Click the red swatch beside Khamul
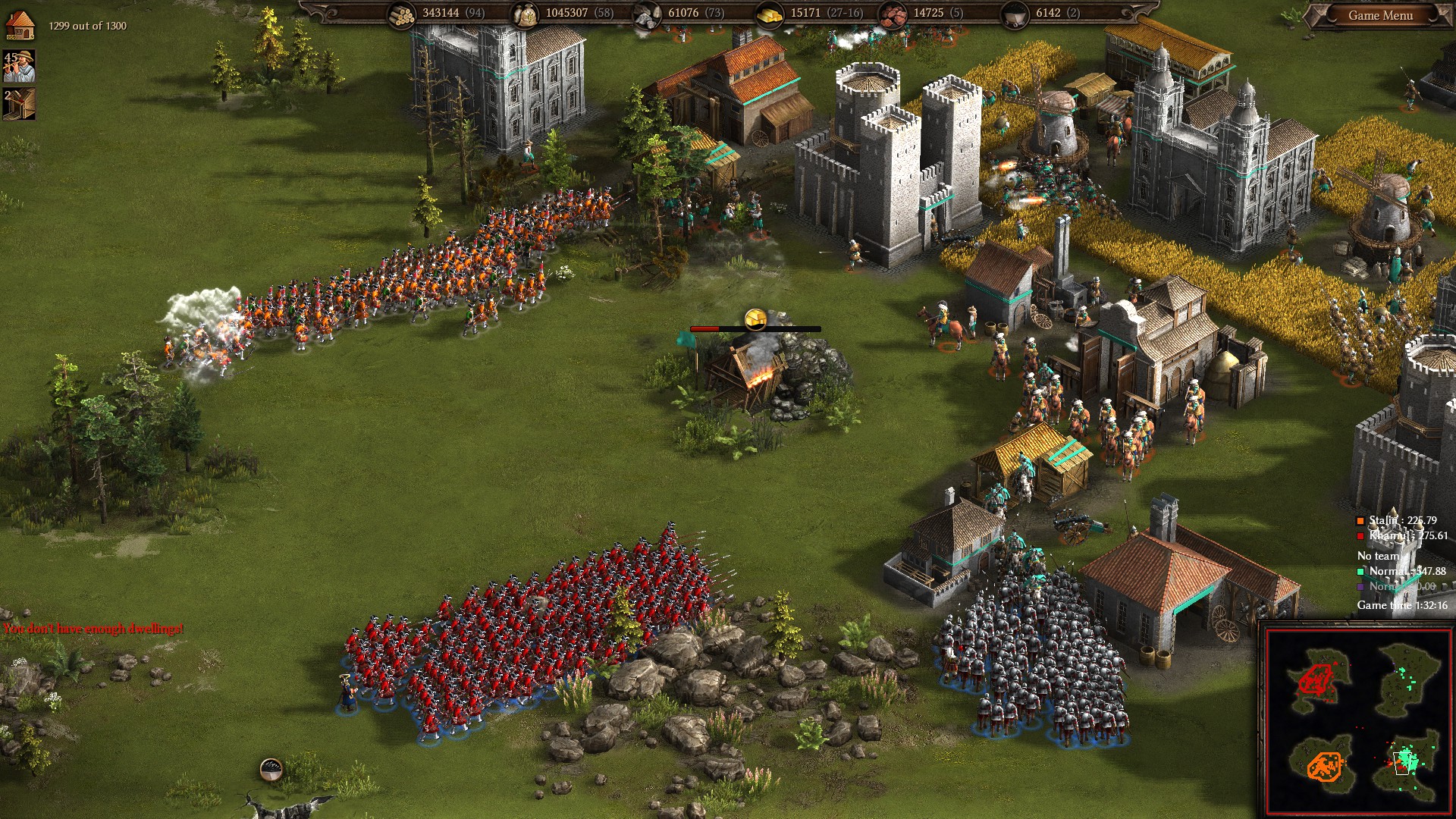This screenshot has width=1456, height=819. click(x=1360, y=536)
